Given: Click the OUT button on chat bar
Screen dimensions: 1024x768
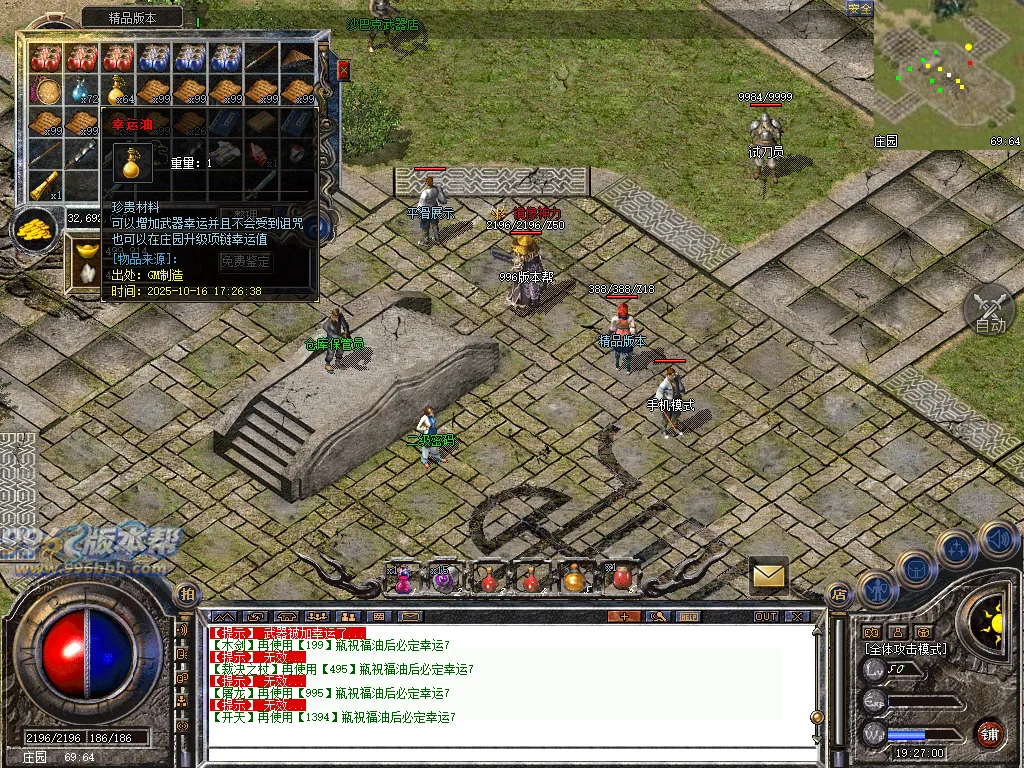Looking at the screenshot, I should click(766, 616).
